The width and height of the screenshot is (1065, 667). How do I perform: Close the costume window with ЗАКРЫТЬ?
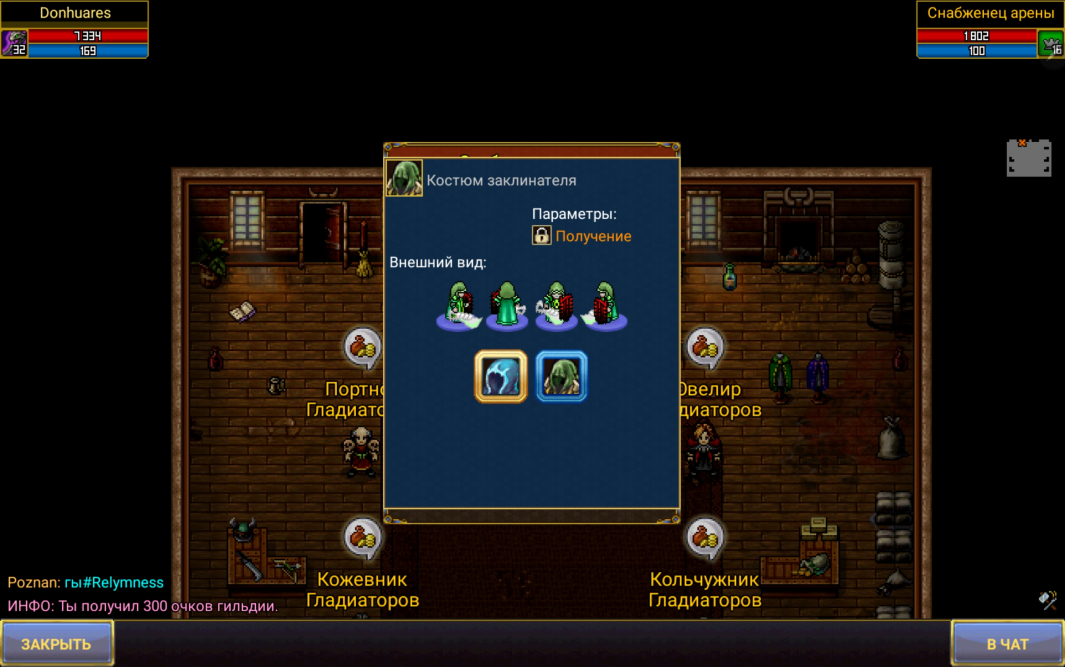tap(57, 643)
